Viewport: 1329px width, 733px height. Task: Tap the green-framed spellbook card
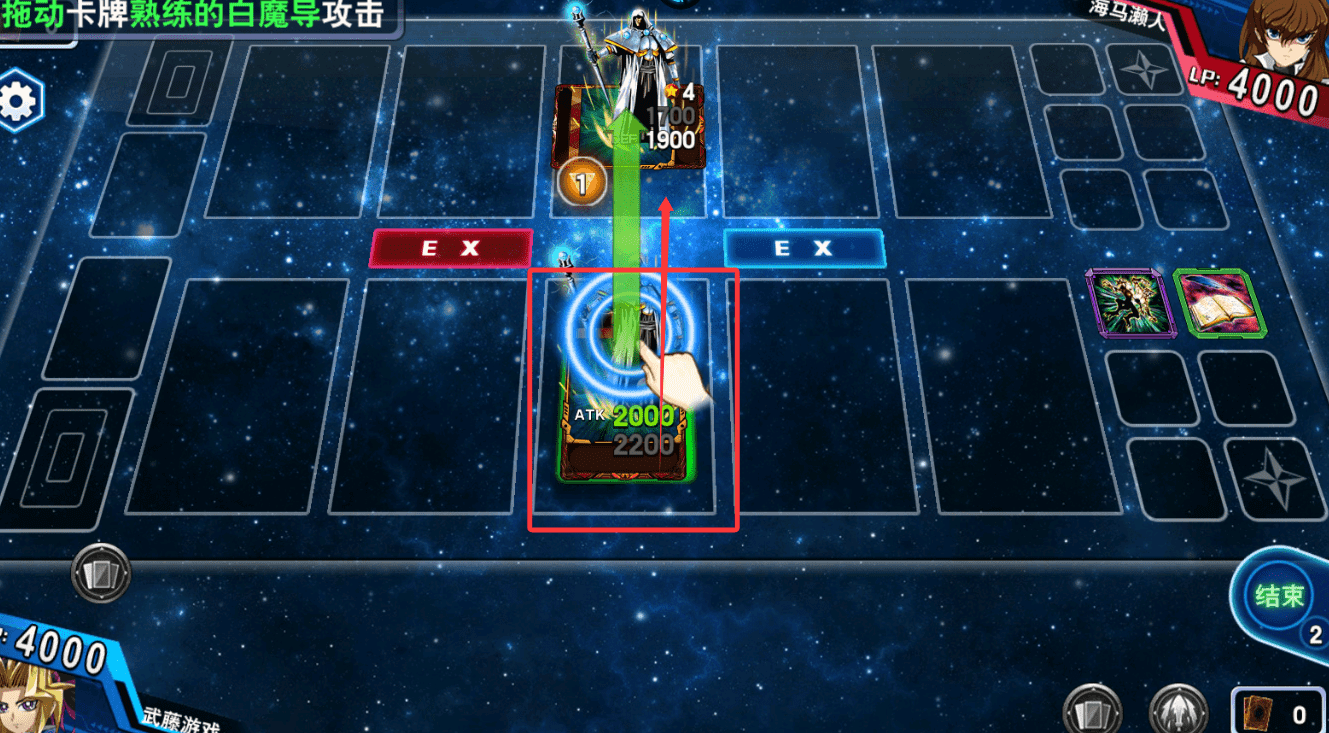pos(1218,302)
